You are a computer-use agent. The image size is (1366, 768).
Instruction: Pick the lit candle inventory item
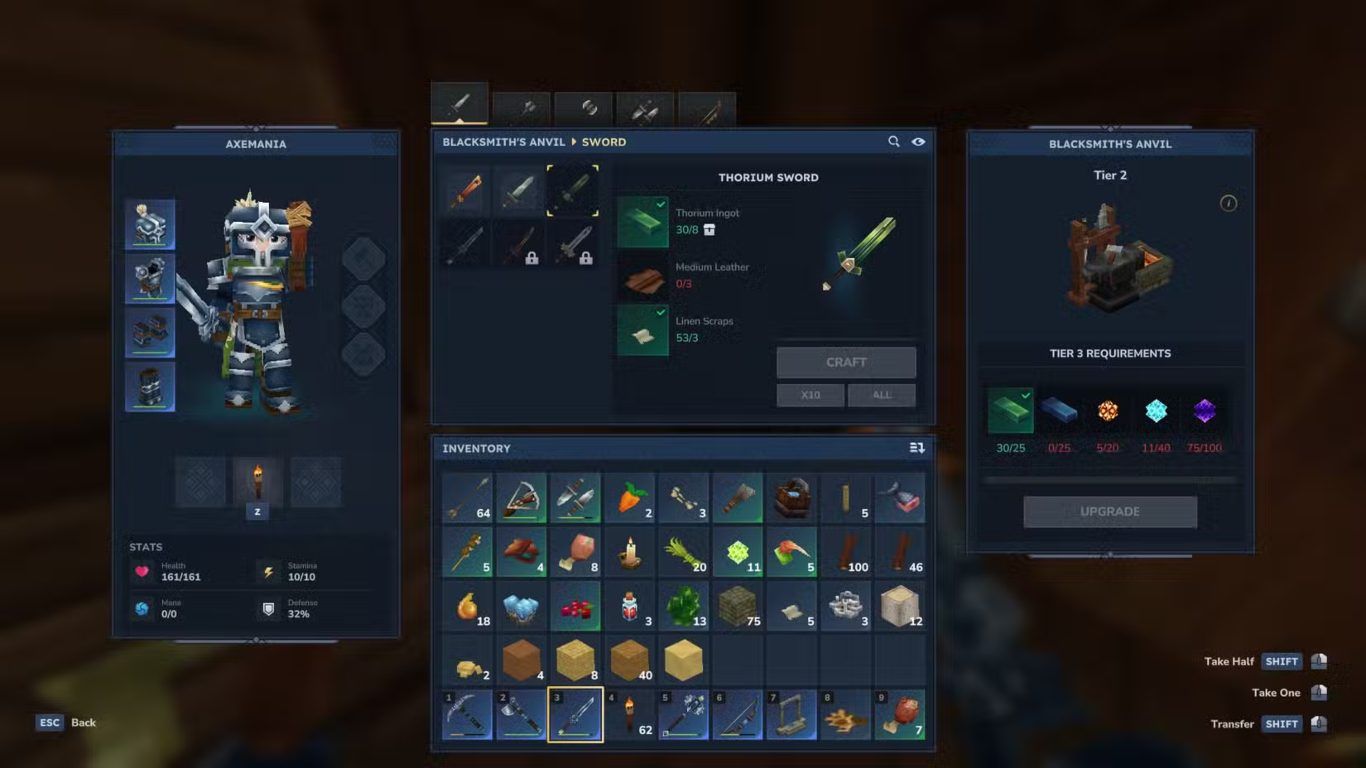pos(630,552)
